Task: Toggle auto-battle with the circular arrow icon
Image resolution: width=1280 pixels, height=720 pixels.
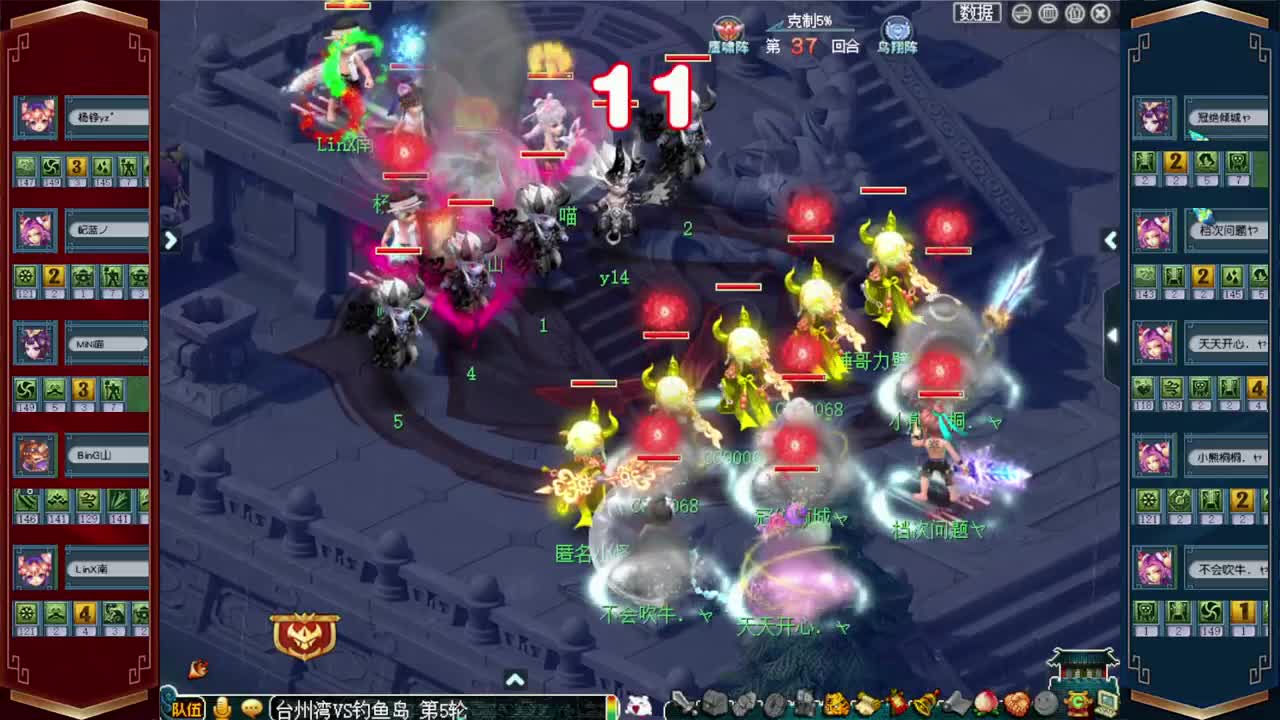Action: click(x=1021, y=13)
